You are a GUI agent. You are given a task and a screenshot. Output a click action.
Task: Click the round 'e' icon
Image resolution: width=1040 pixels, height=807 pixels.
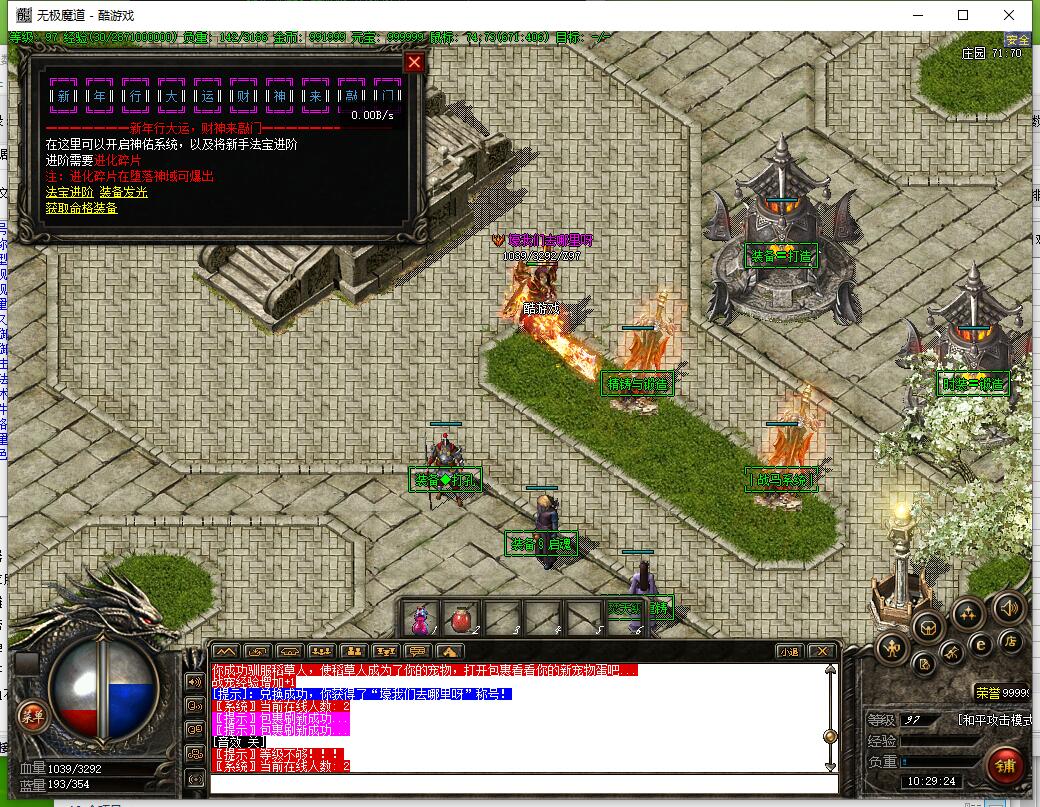pos(981,645)
